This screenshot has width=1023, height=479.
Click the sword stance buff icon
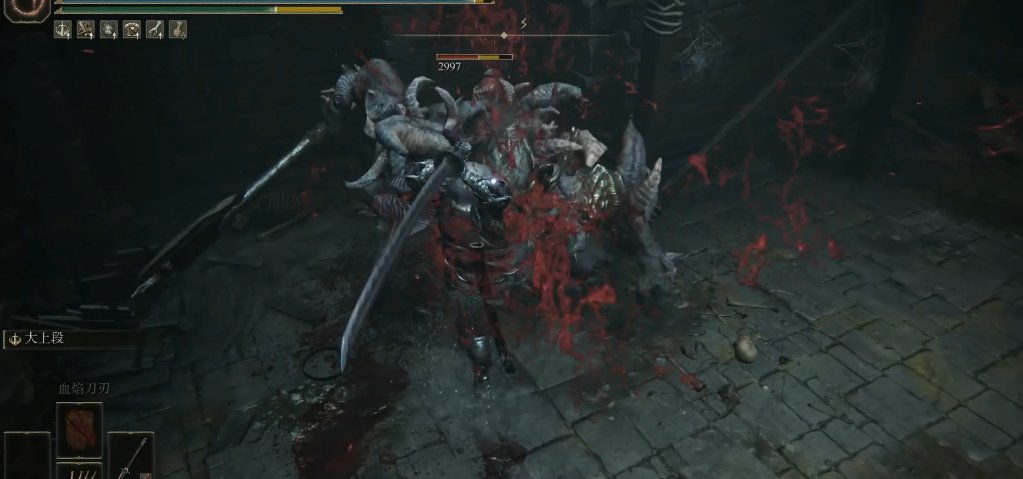click(63, 30)
